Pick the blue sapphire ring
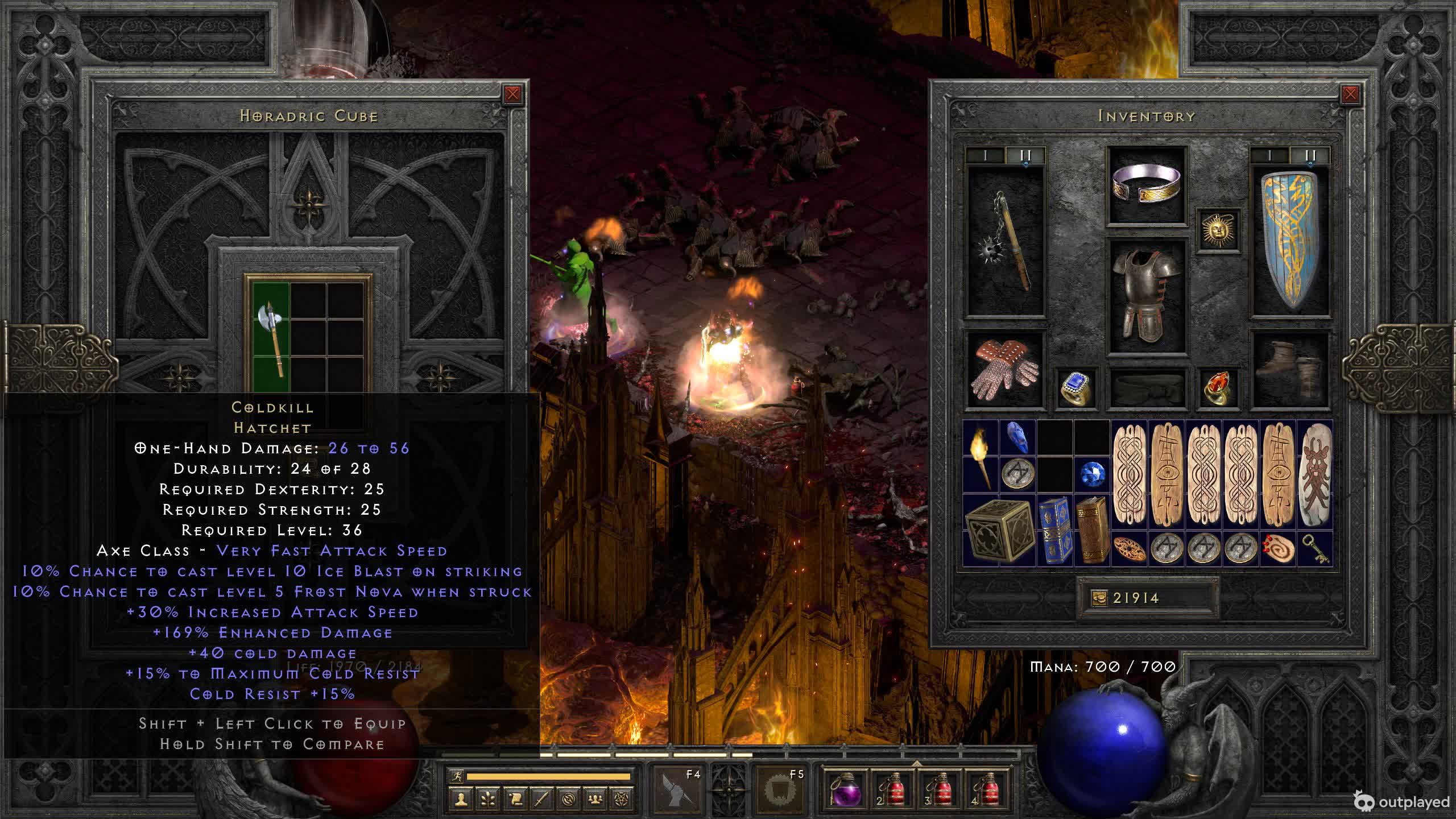The width and height of the screenshot is (1456, 819). pos(1076,388)
